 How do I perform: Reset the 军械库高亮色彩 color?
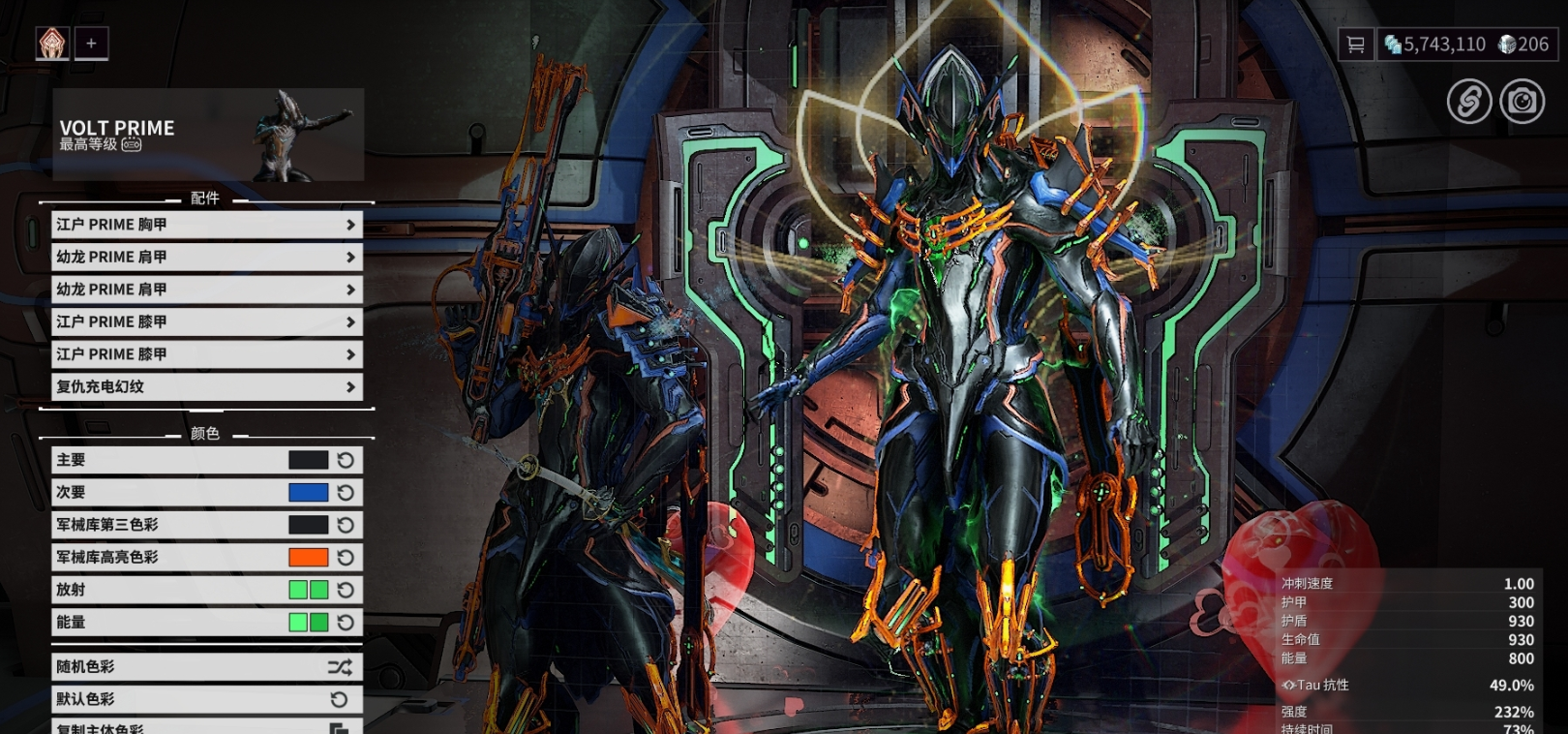click(x=346, y=557)
